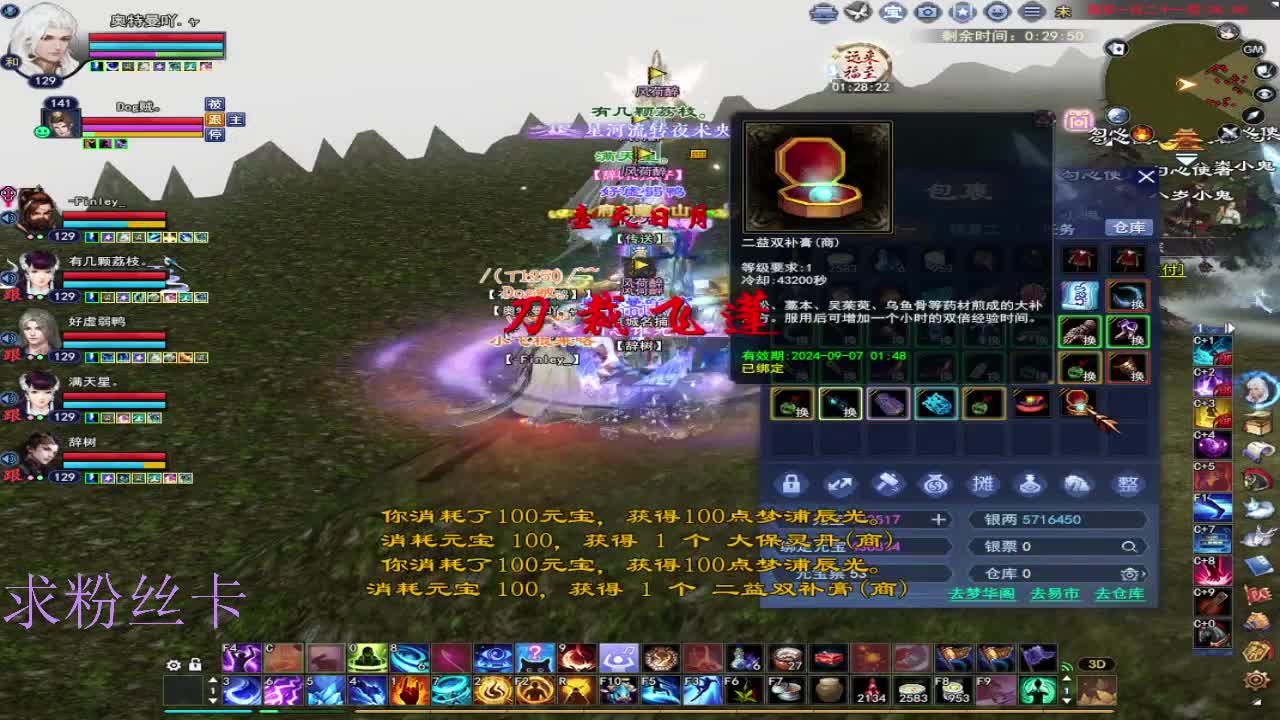Image resolution: width=1280 pixels, height=720 pixels.
Task: Click the 整 sort icon to tidy the bag
Action: 1127,483
